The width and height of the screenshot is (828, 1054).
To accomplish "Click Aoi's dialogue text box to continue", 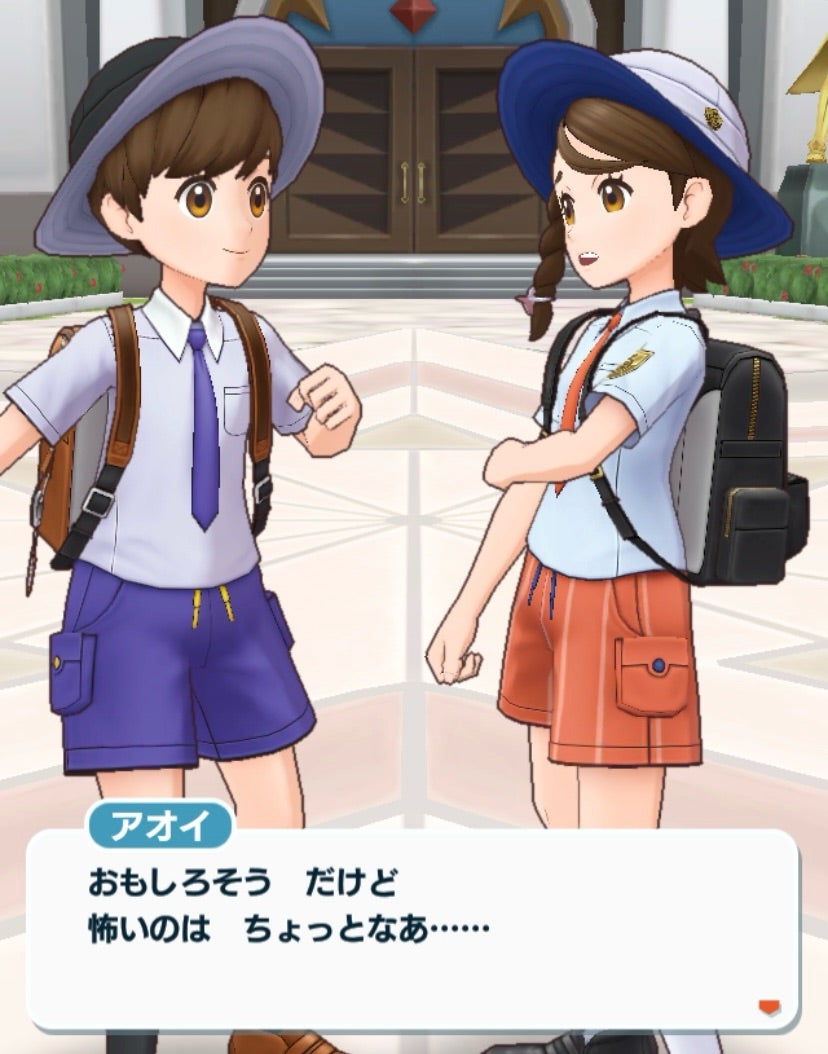I will (x=412, y=927).
